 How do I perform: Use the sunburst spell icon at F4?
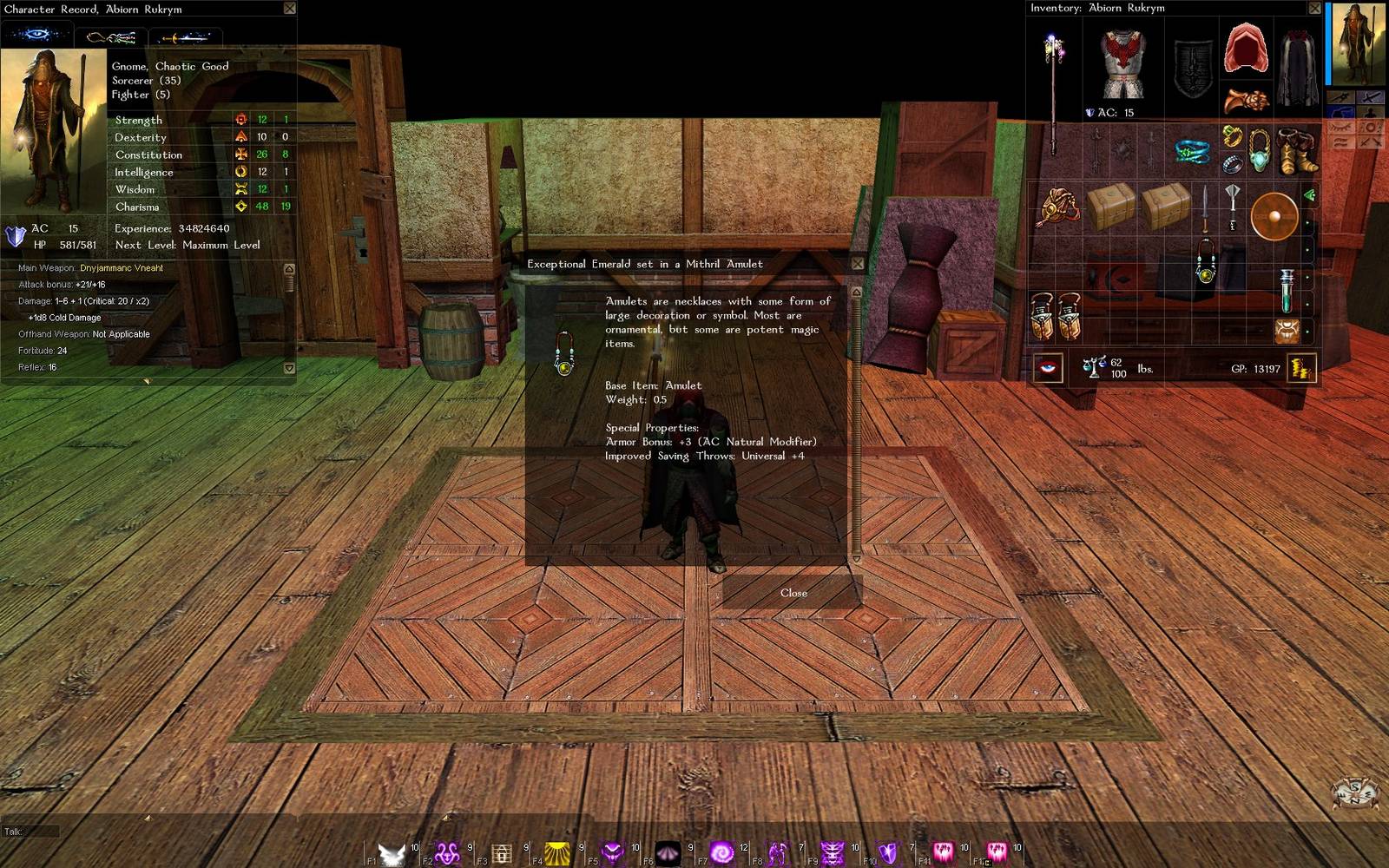[556, 854]
